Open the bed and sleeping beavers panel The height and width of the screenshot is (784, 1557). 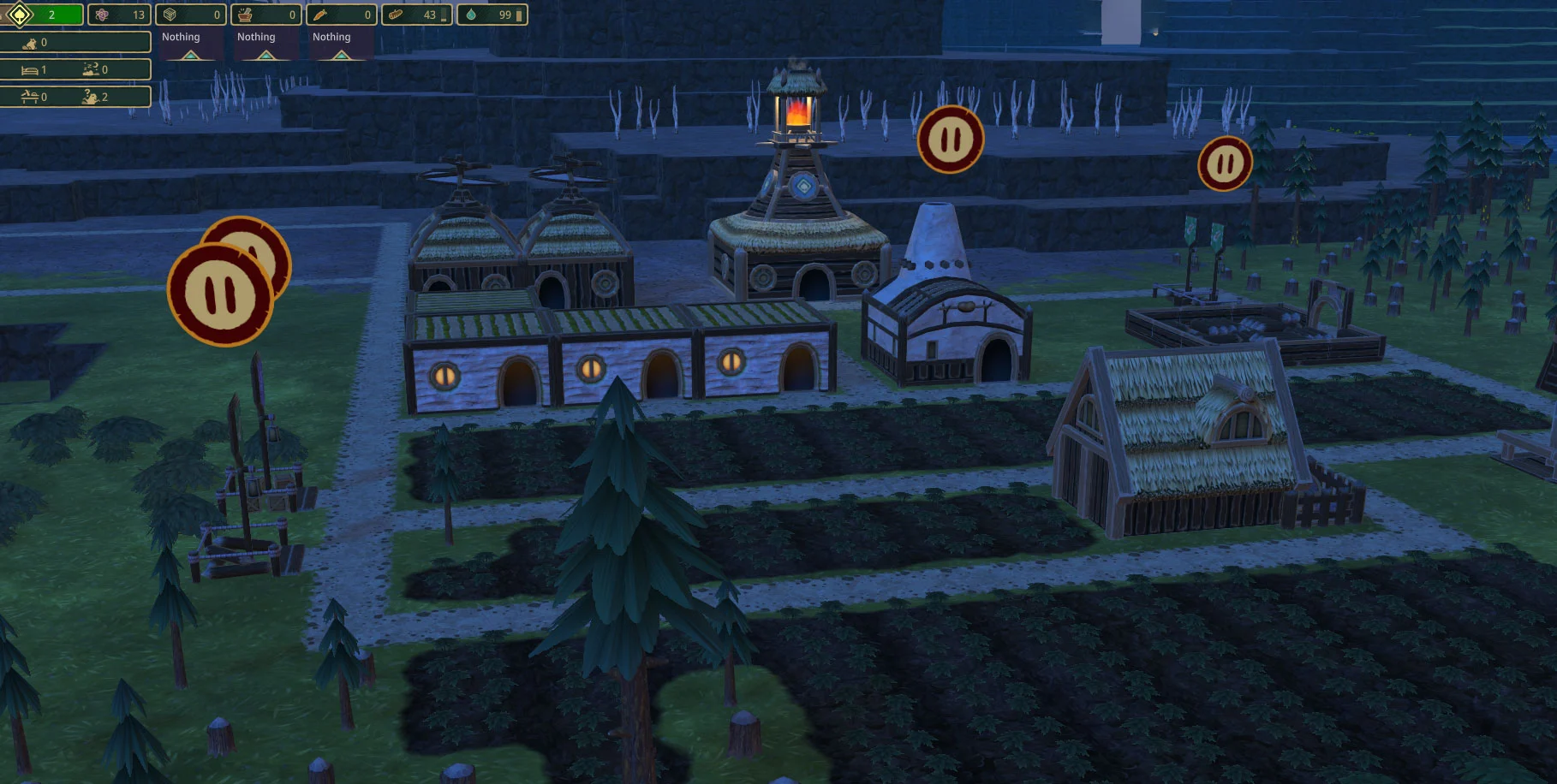[75, 69]
